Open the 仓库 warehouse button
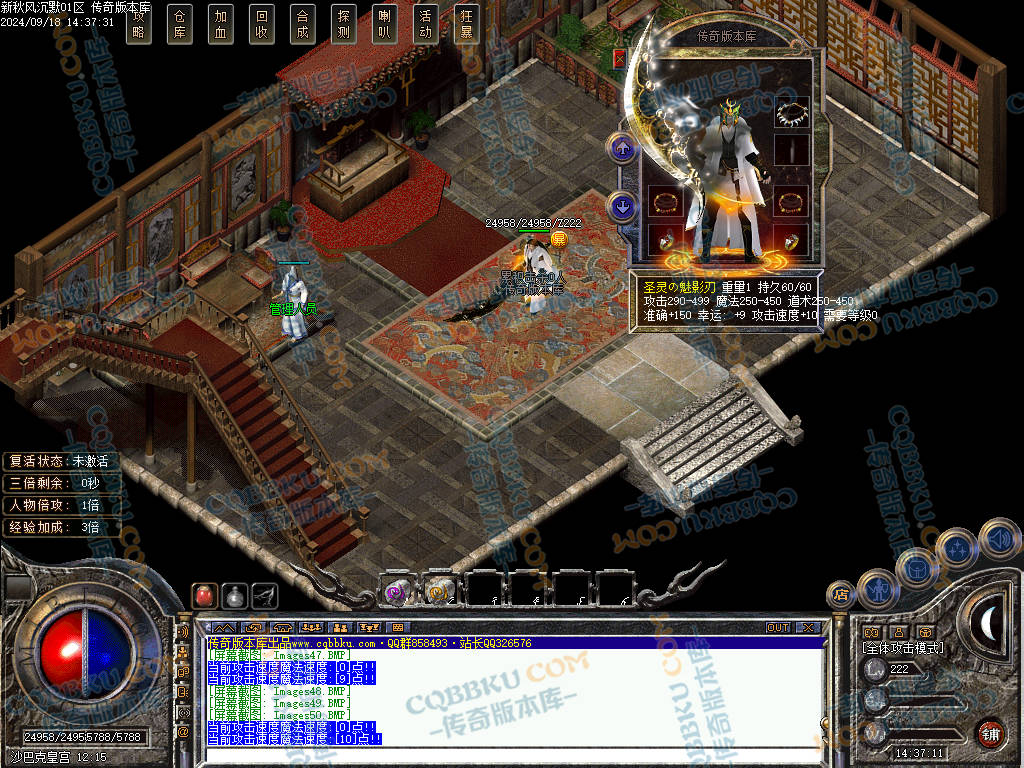 coord(180,24)
